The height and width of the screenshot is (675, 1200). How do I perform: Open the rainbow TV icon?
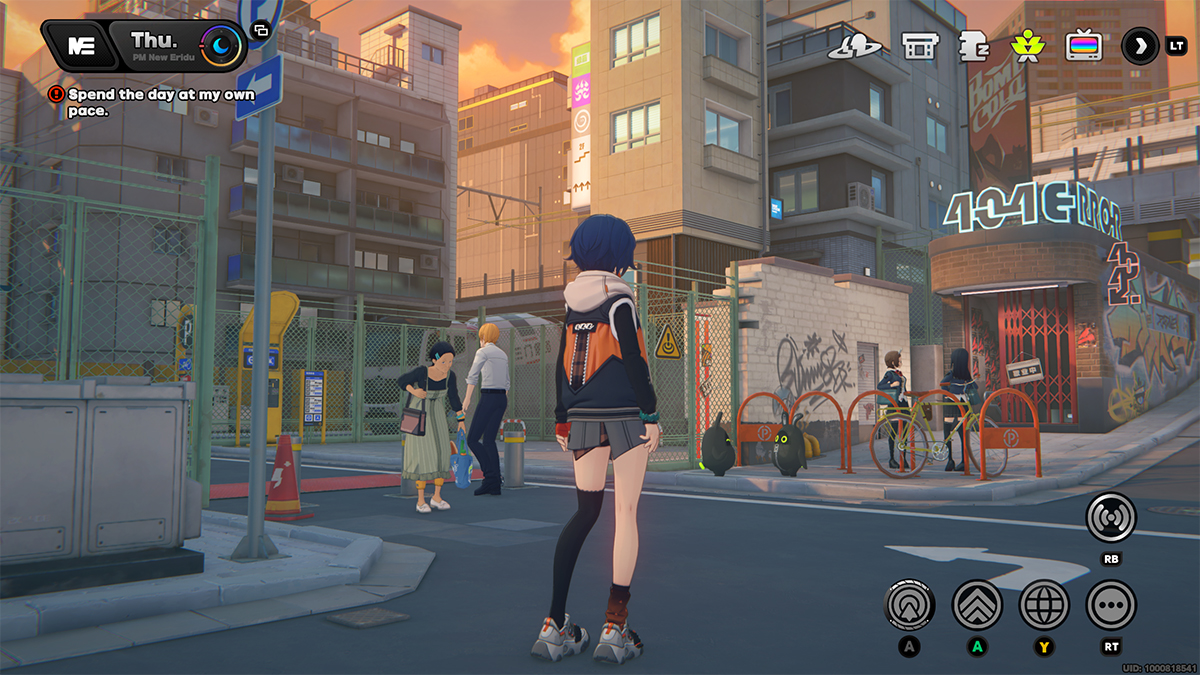tap(1083, 46)
